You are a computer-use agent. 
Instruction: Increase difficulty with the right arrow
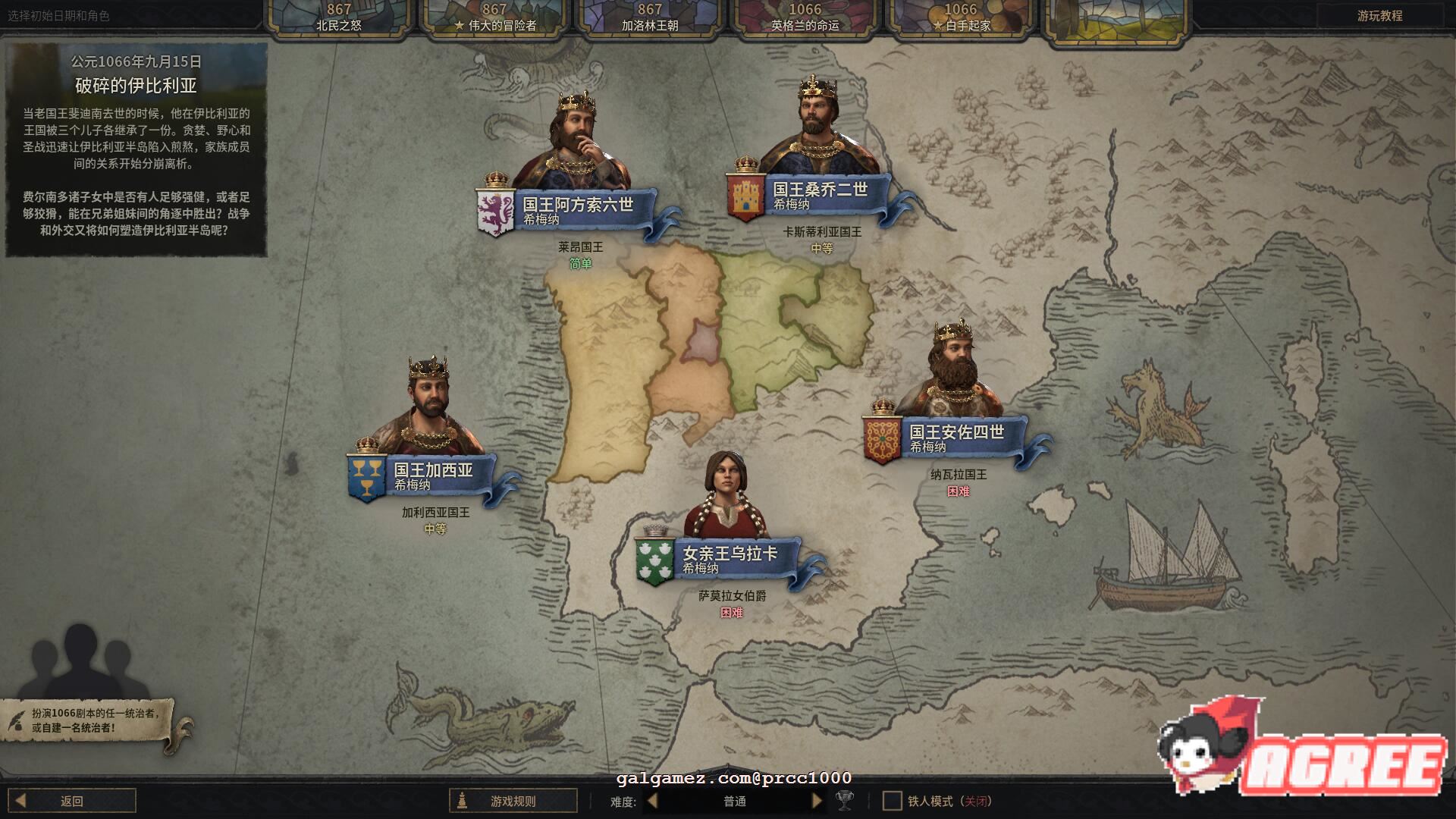[817, 801]
